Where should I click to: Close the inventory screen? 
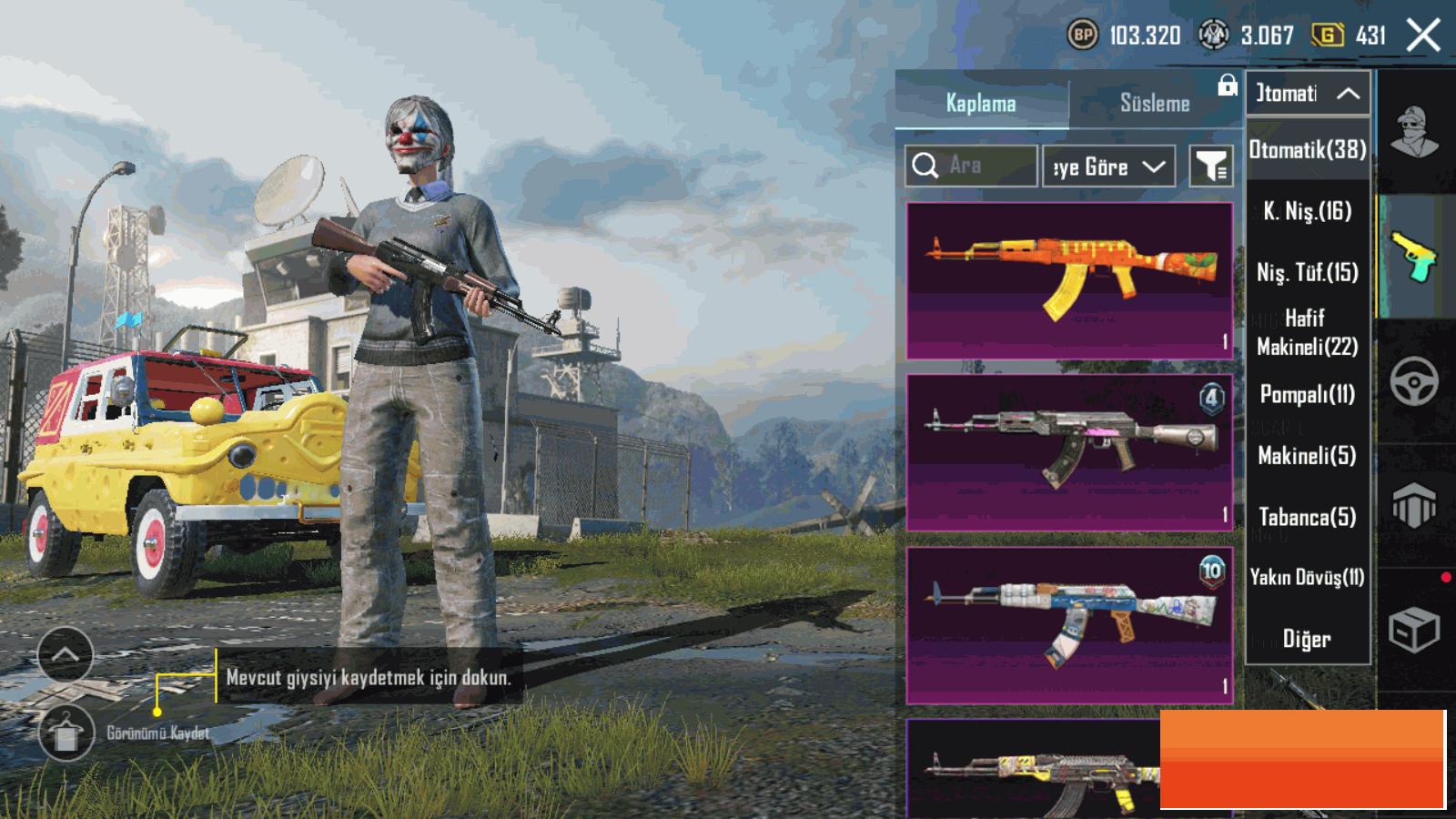tap(1422, 36)
